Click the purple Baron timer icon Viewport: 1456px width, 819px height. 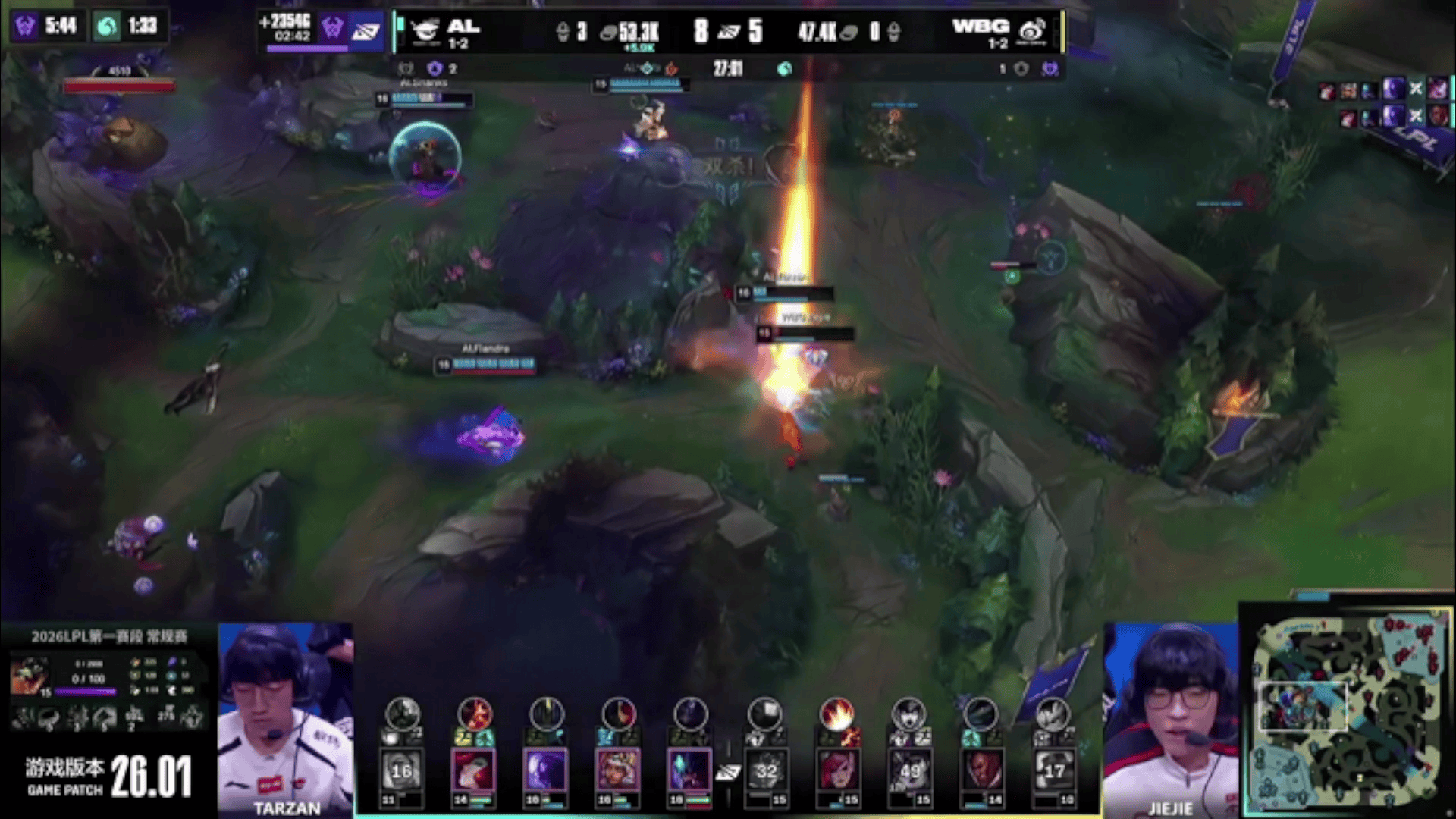tap(26, 27)
